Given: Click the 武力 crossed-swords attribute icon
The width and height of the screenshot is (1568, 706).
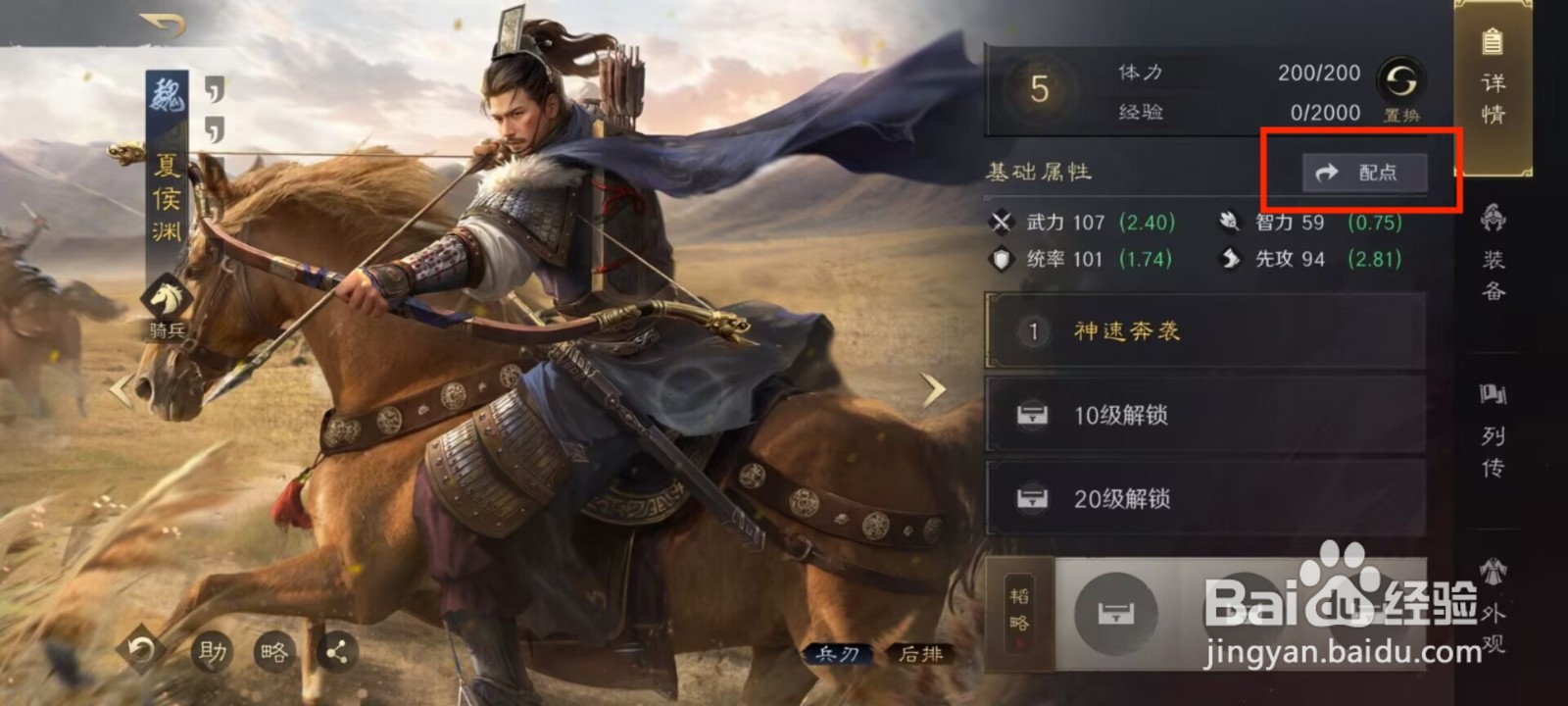Looking at the screenshot, I should 1002,223.
